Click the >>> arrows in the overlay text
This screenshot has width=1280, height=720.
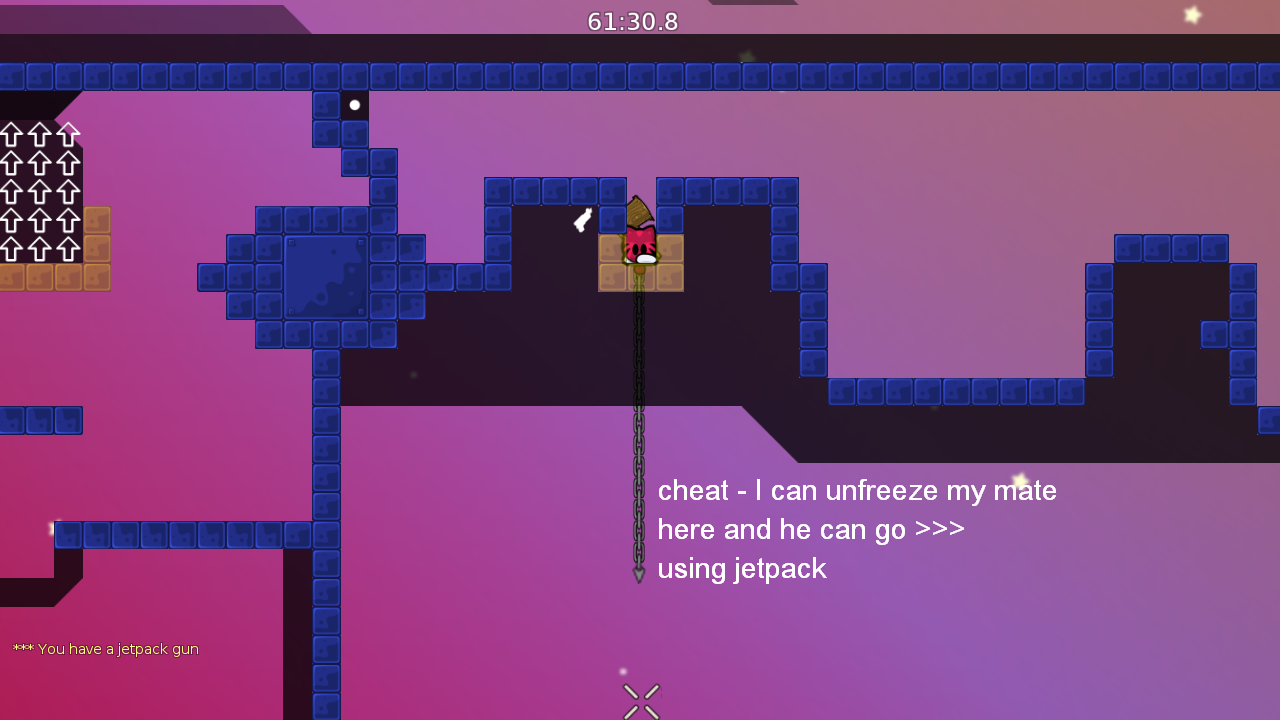coord(941,529)
